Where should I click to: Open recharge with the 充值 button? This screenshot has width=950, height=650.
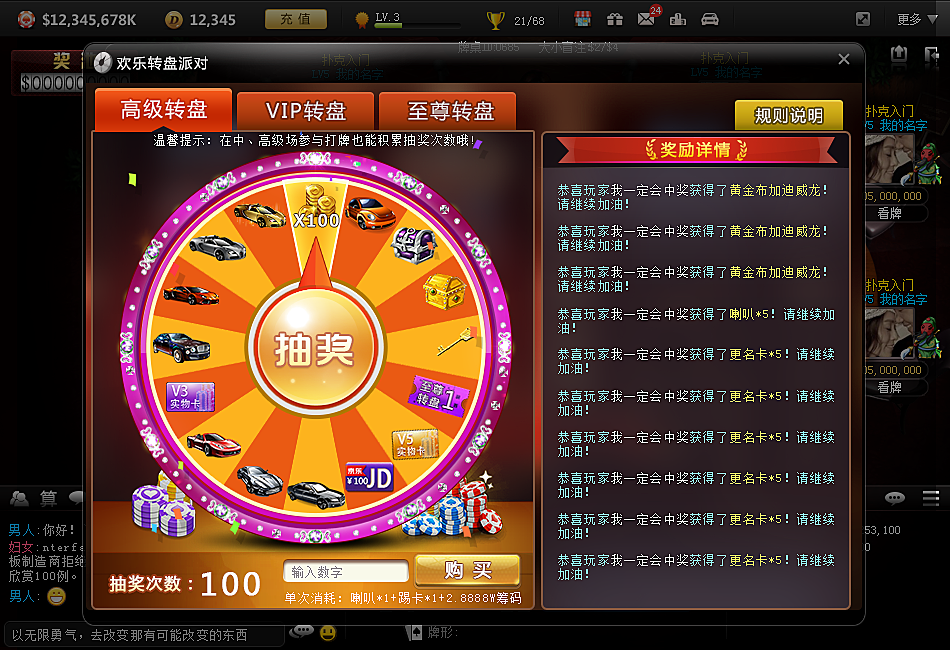pos(295,19)
